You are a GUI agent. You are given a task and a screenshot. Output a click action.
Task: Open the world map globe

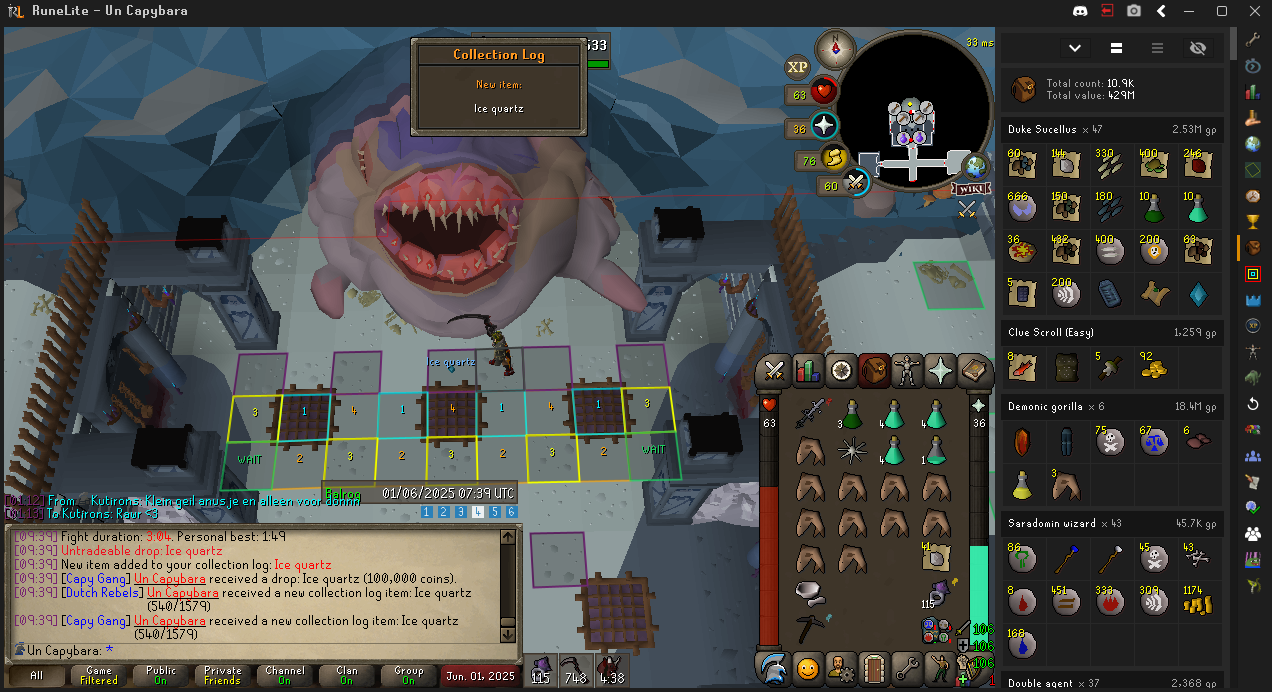(975, 166)
